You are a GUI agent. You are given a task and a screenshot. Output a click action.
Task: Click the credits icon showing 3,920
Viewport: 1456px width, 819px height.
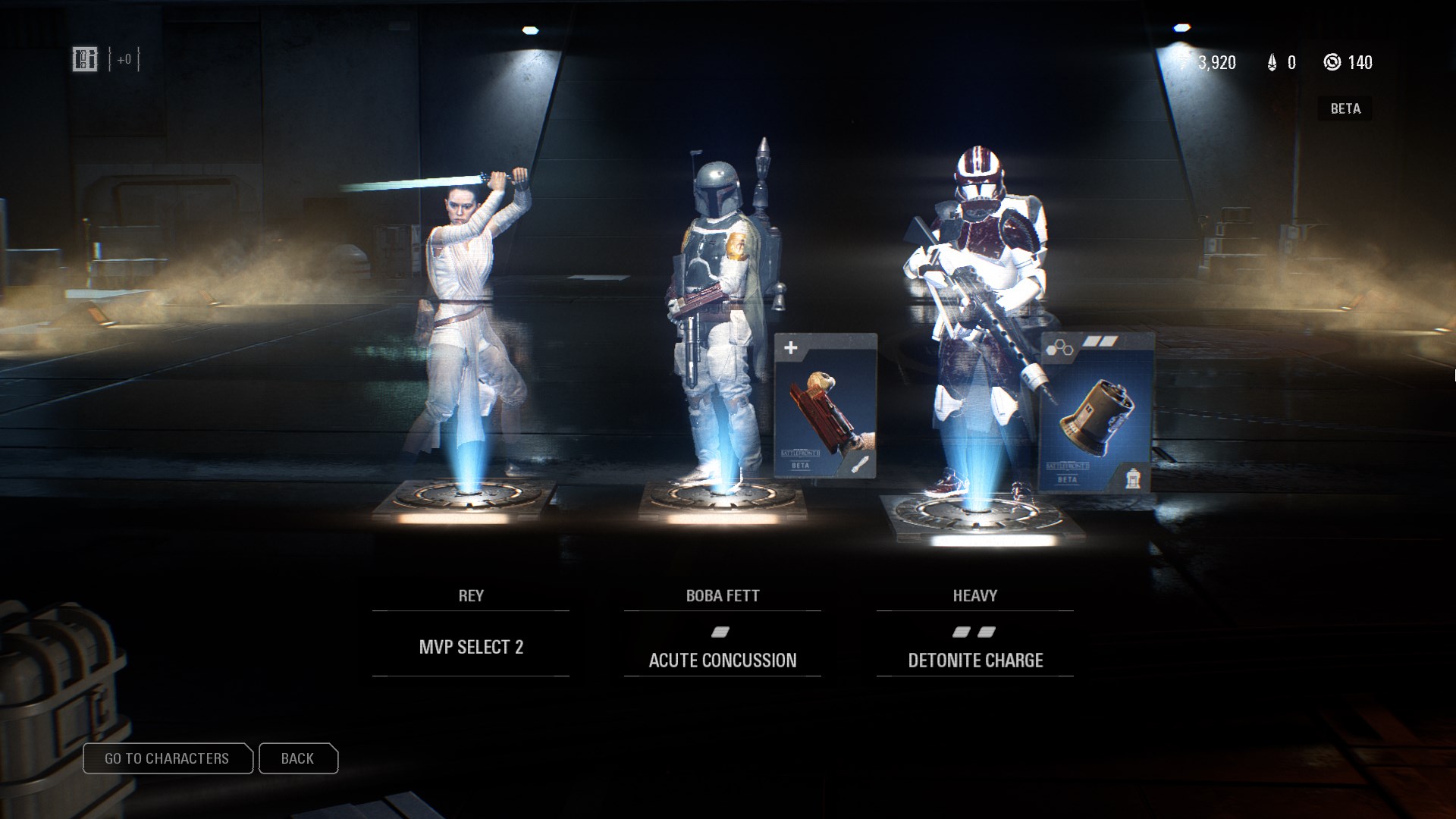1182,63
